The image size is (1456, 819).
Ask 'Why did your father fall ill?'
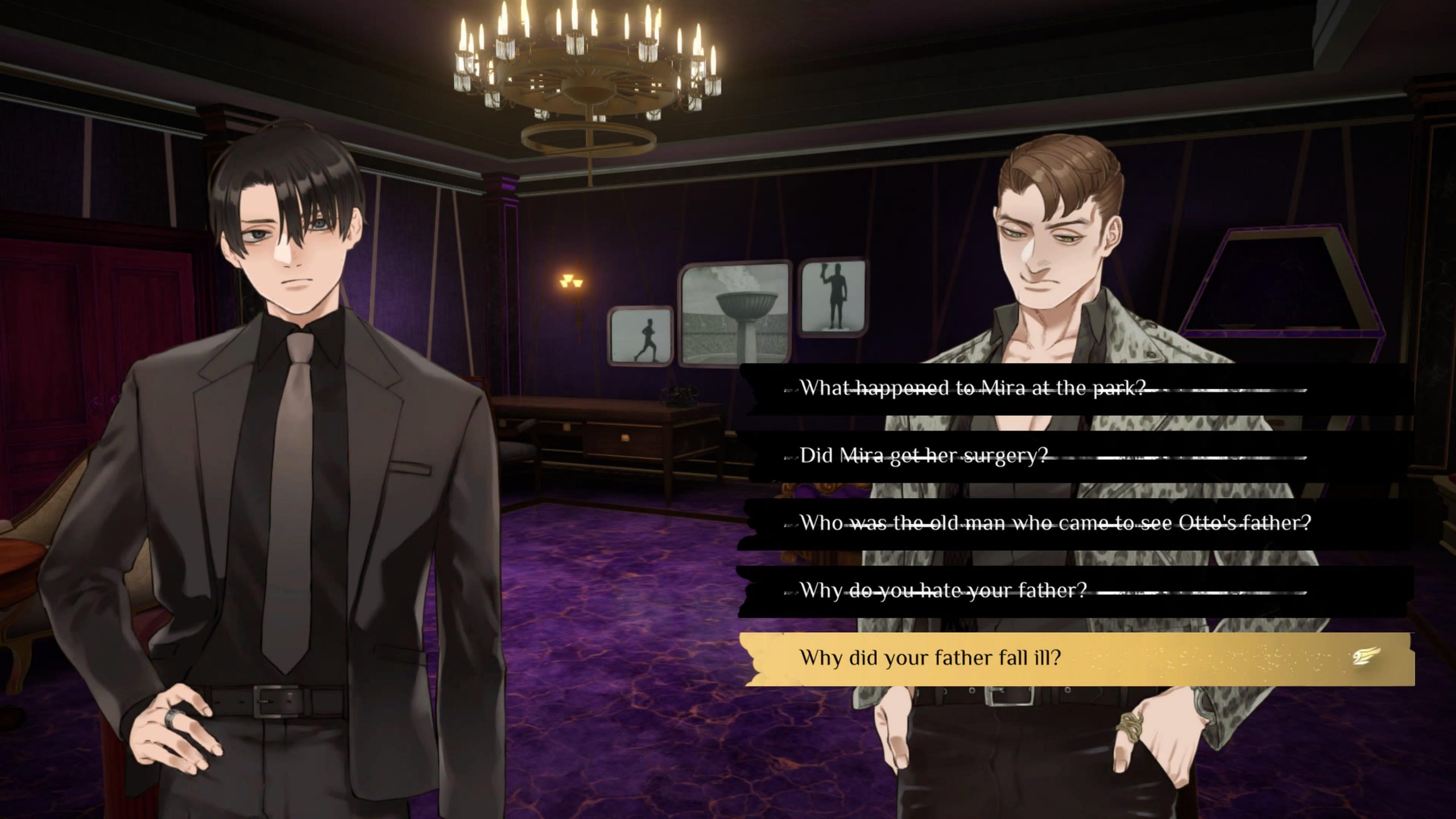[930, 658]
